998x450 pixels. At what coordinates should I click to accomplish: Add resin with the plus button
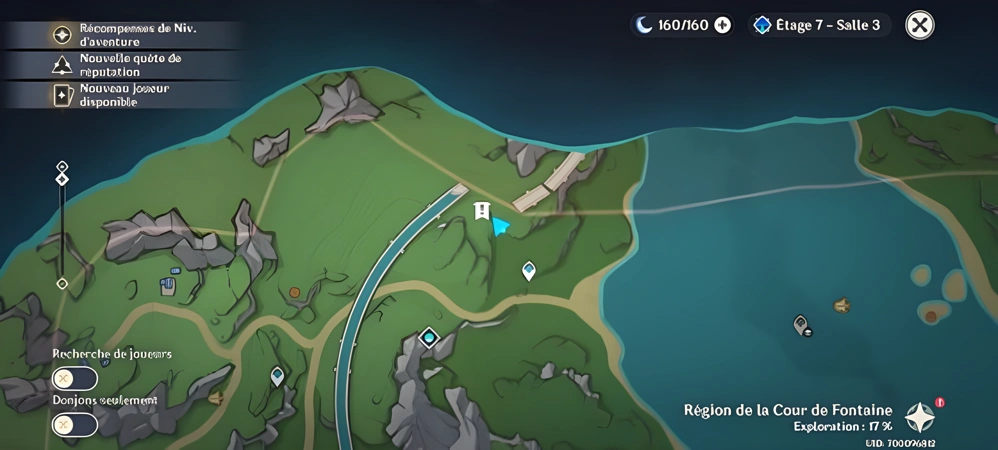[722, 25]
